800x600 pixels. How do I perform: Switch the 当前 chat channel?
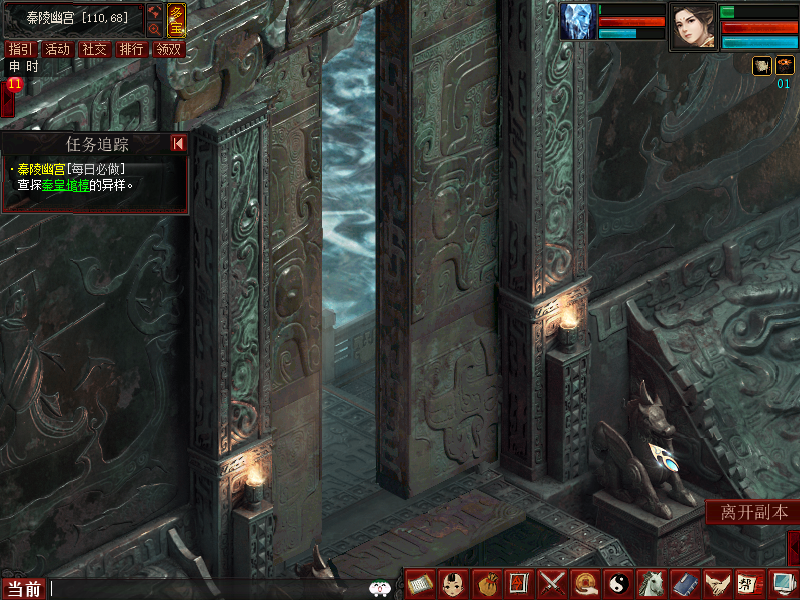pyautogui.click(x=24, y=589)
